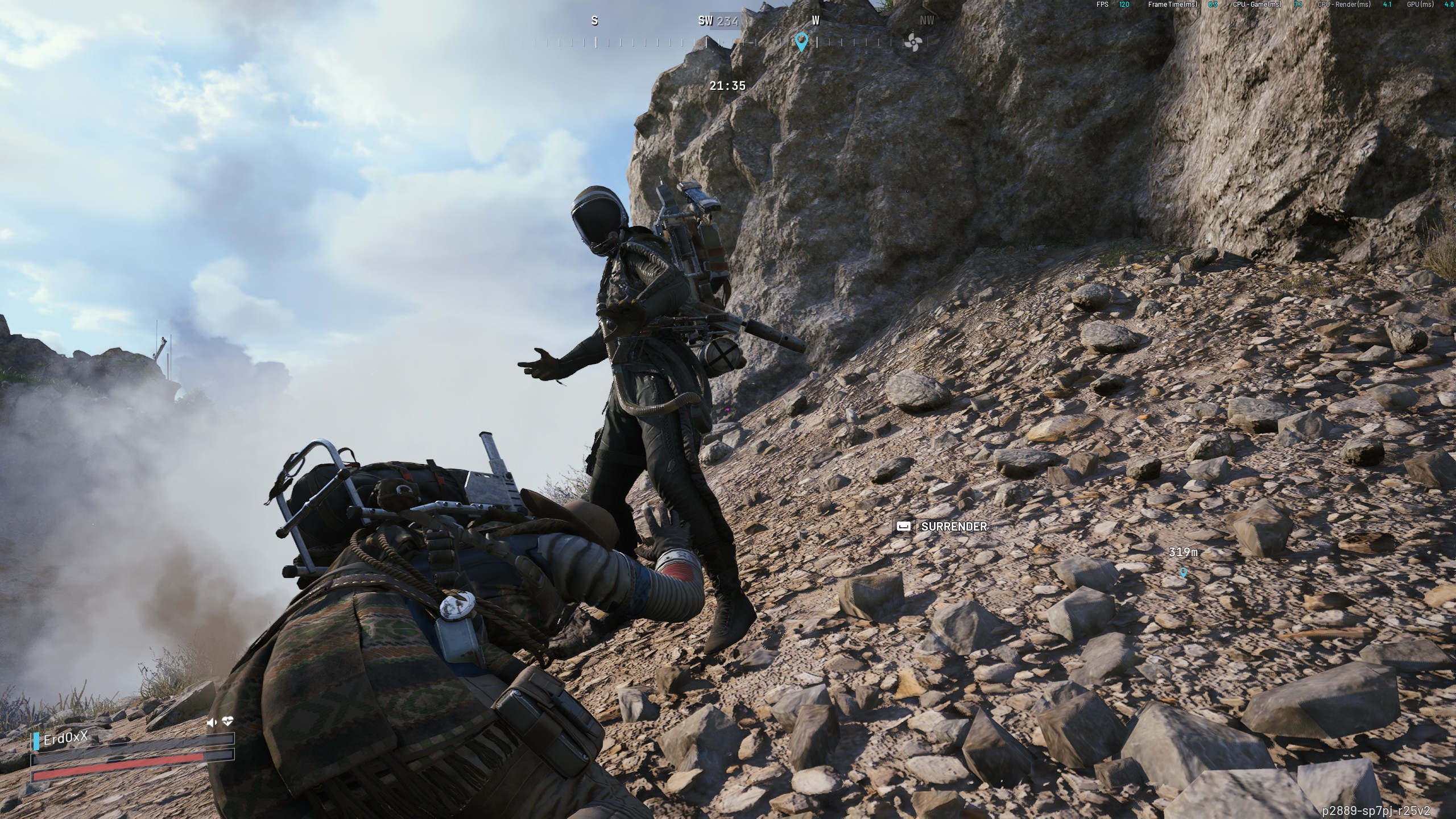
Task: Click the heartbeat icon beside the speaker
Action: pyautogui.click(x=227, y=722)
